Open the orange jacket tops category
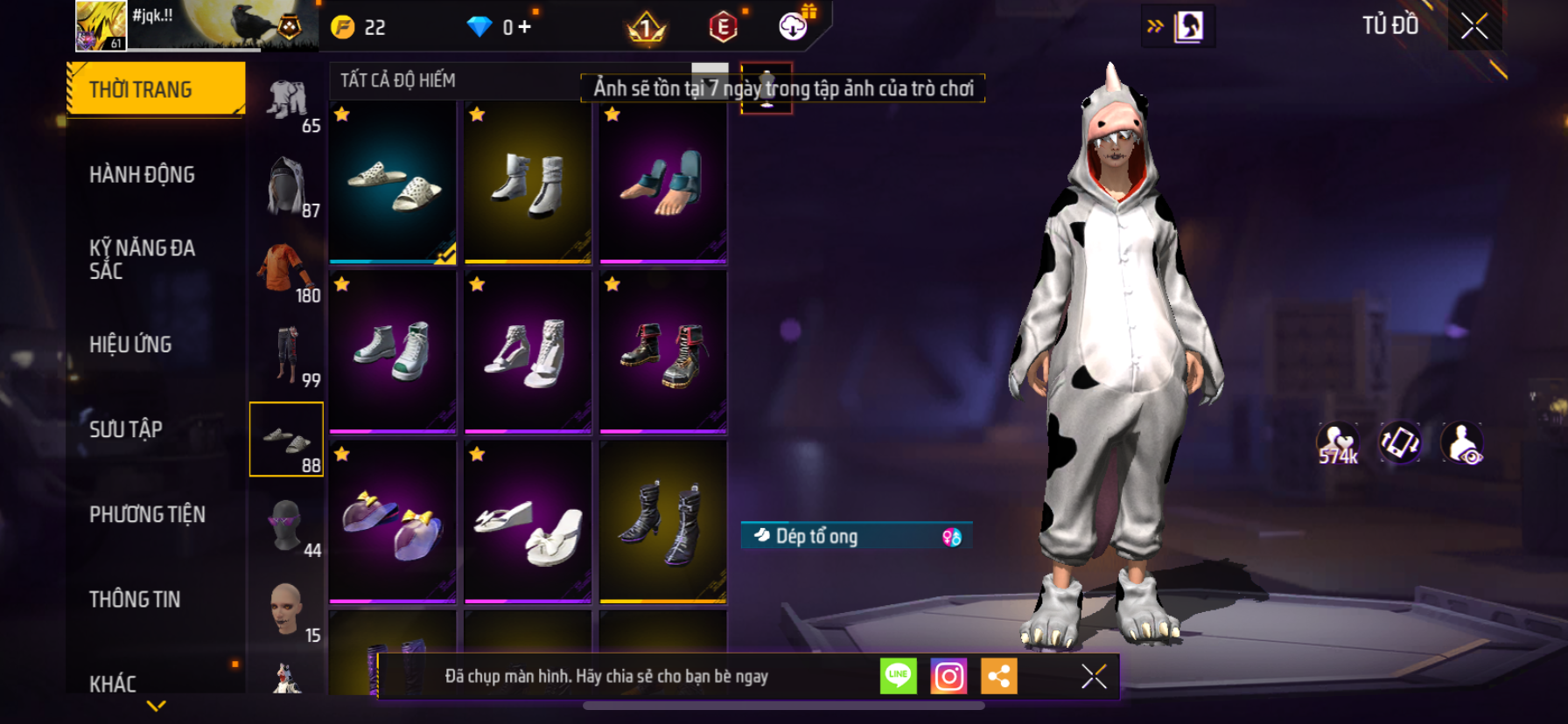 pos(287,269)
